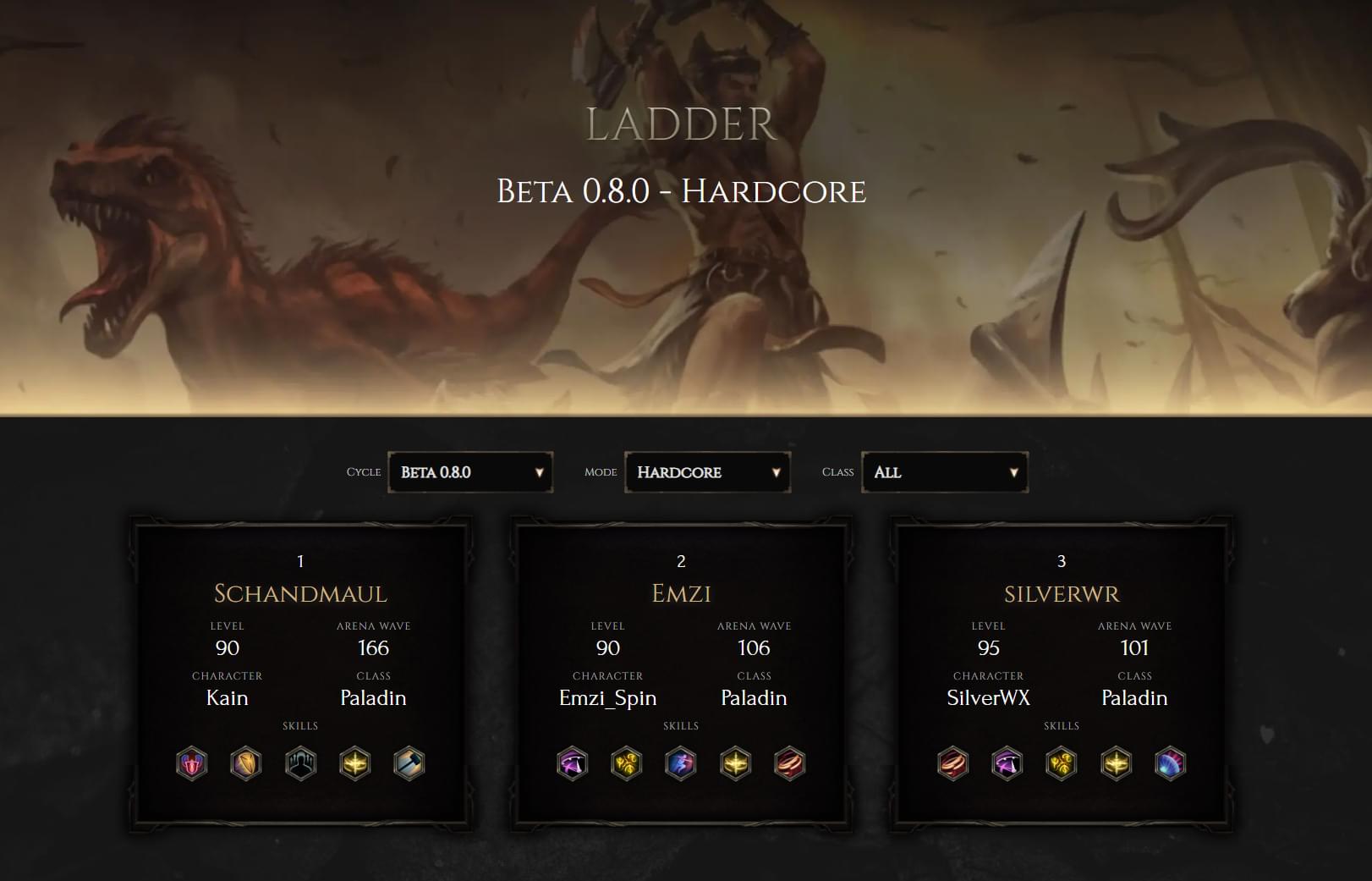Click the hammer skill icon at end of Schandmaul's skills
This screenshot has width=1372, height=881.
tap(410, 763)
